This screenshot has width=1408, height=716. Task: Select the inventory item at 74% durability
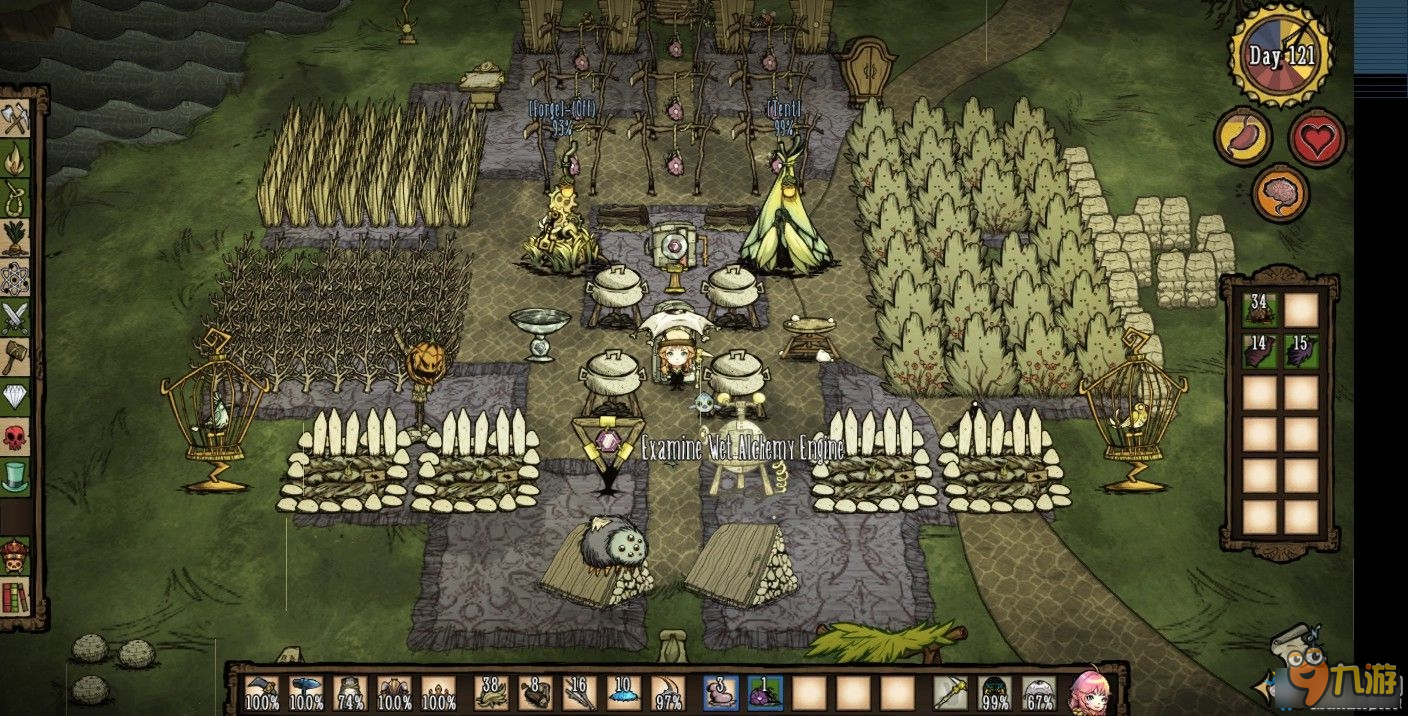coord(350,692)
